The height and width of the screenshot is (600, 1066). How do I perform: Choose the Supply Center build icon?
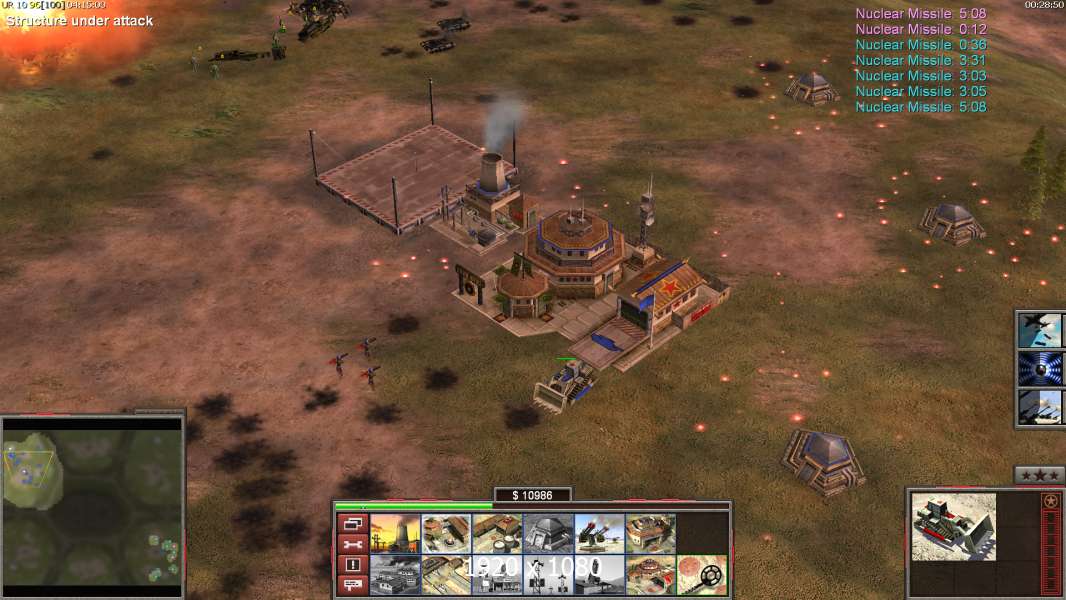pos(497,533)
